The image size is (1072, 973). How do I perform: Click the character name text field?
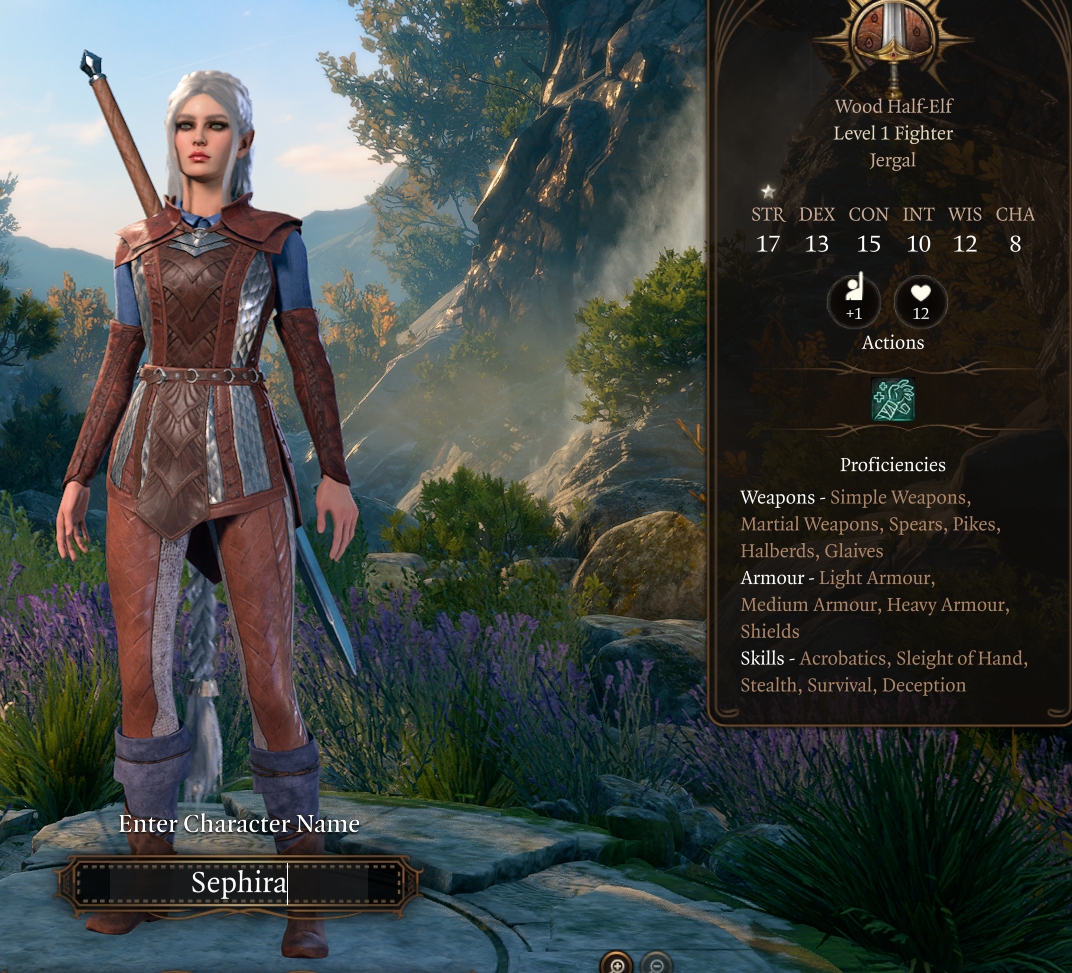(x=239, y=883)
